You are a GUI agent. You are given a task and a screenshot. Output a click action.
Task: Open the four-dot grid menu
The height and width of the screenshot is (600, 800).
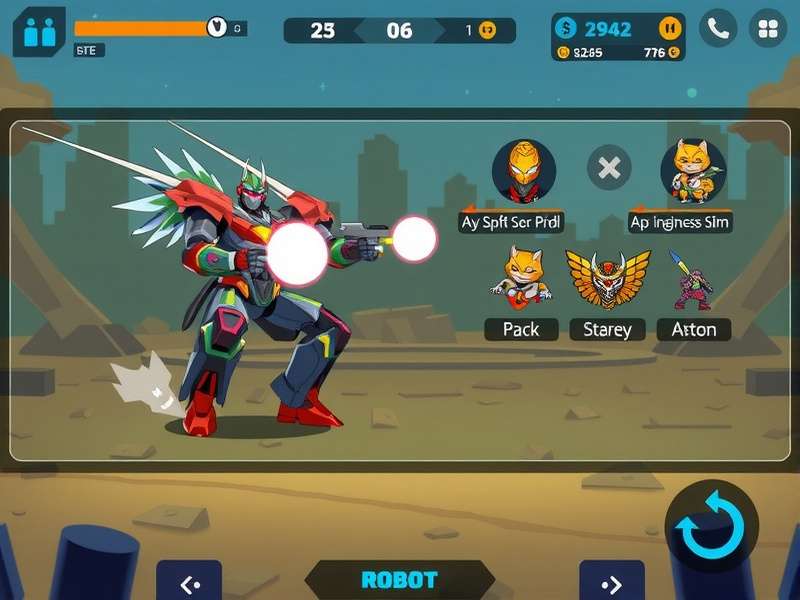click(768, 29)
